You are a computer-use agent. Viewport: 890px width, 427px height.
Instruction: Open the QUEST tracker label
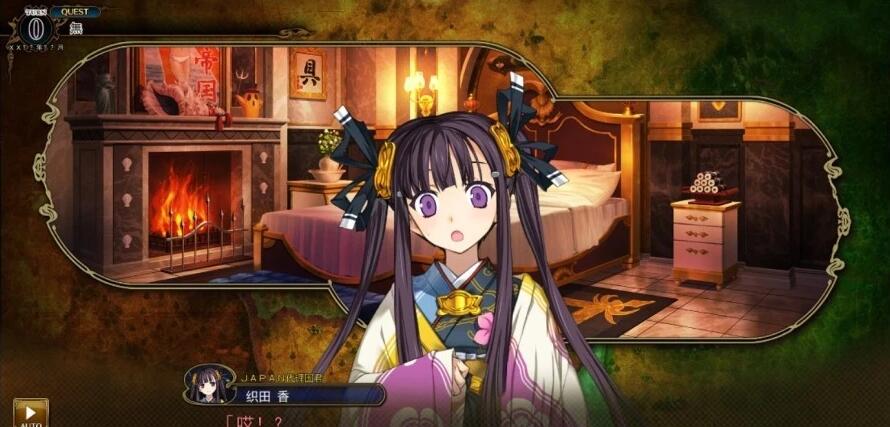coord(76,12)
